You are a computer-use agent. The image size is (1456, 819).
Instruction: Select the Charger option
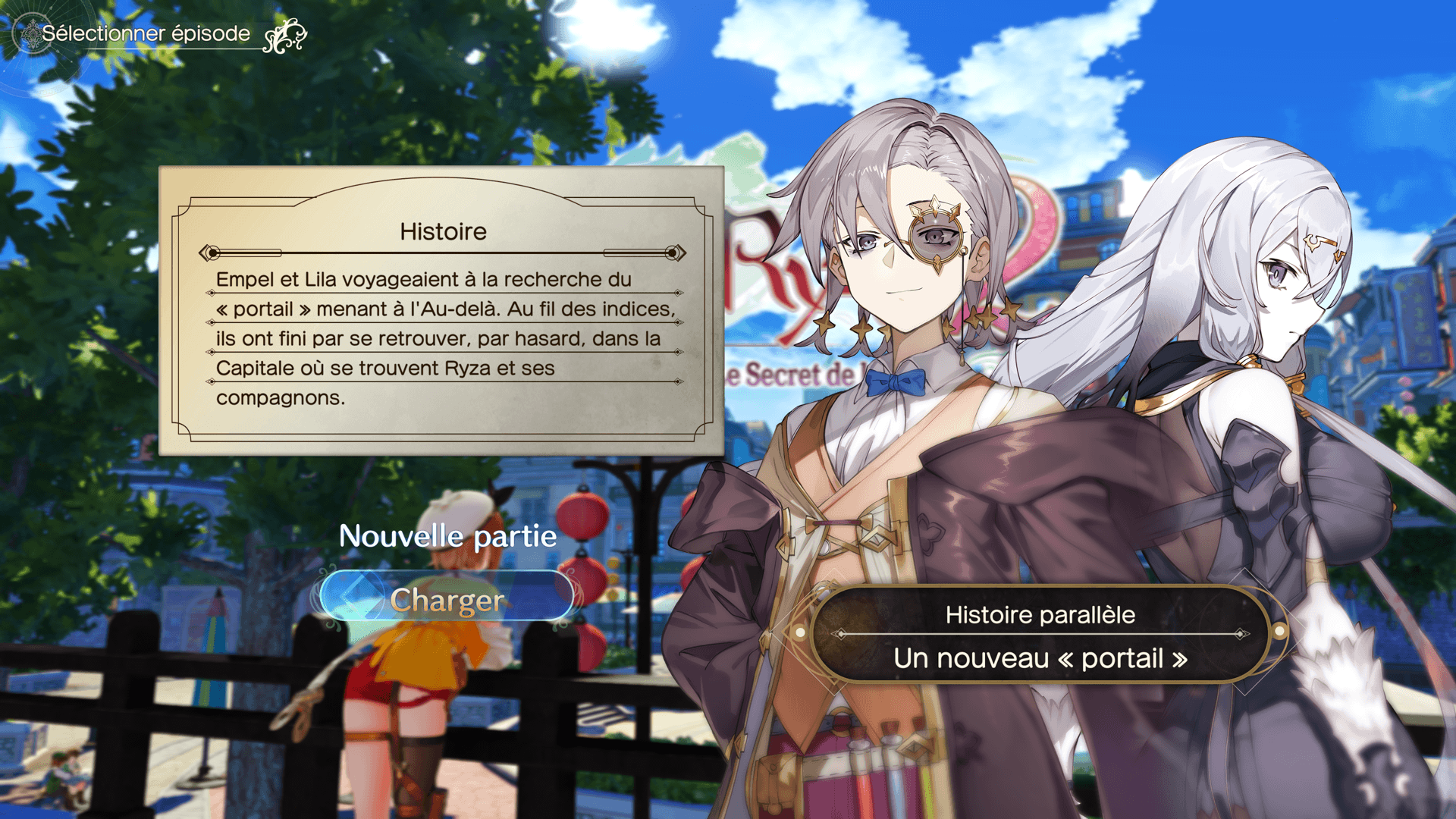point(447,600)
